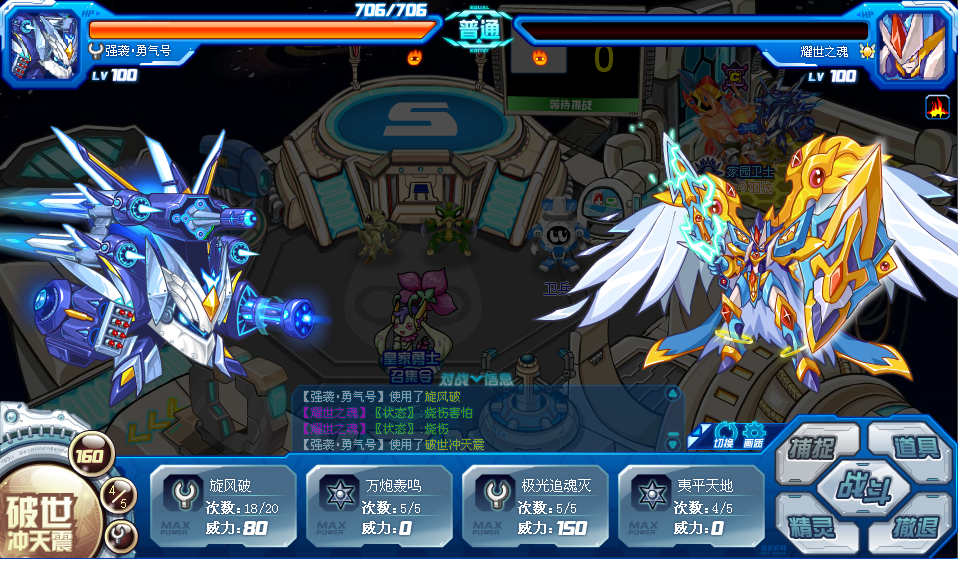Open the 捕捉 capture menu
Screen dimensions: 961x561
point(814,447)
